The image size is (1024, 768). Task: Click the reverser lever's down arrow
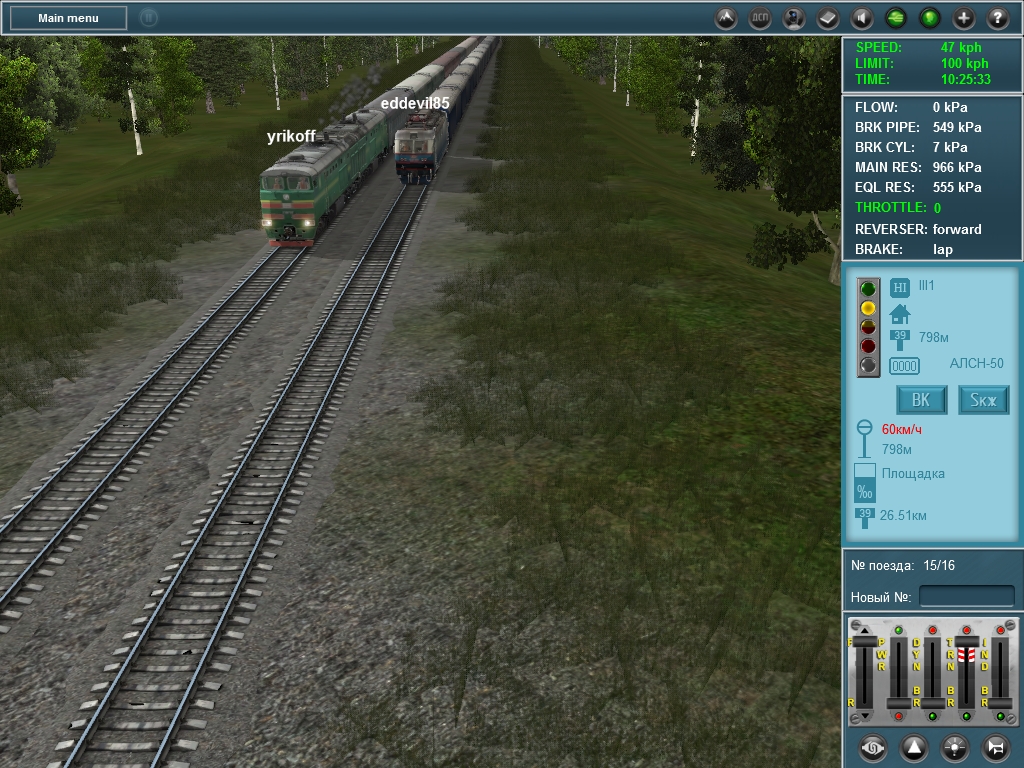(865, 716)
